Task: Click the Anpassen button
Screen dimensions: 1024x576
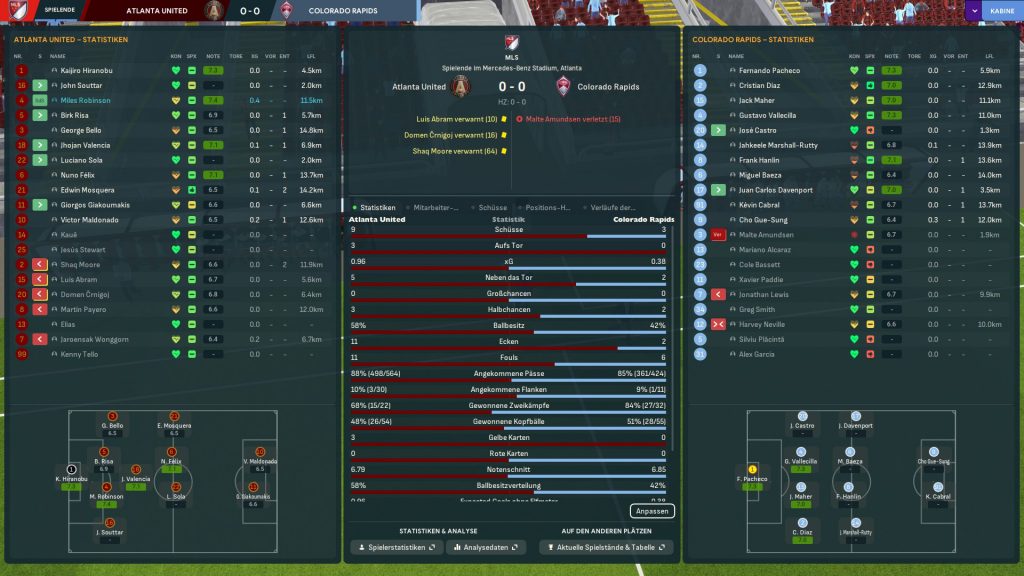Action: click(653, 511)
